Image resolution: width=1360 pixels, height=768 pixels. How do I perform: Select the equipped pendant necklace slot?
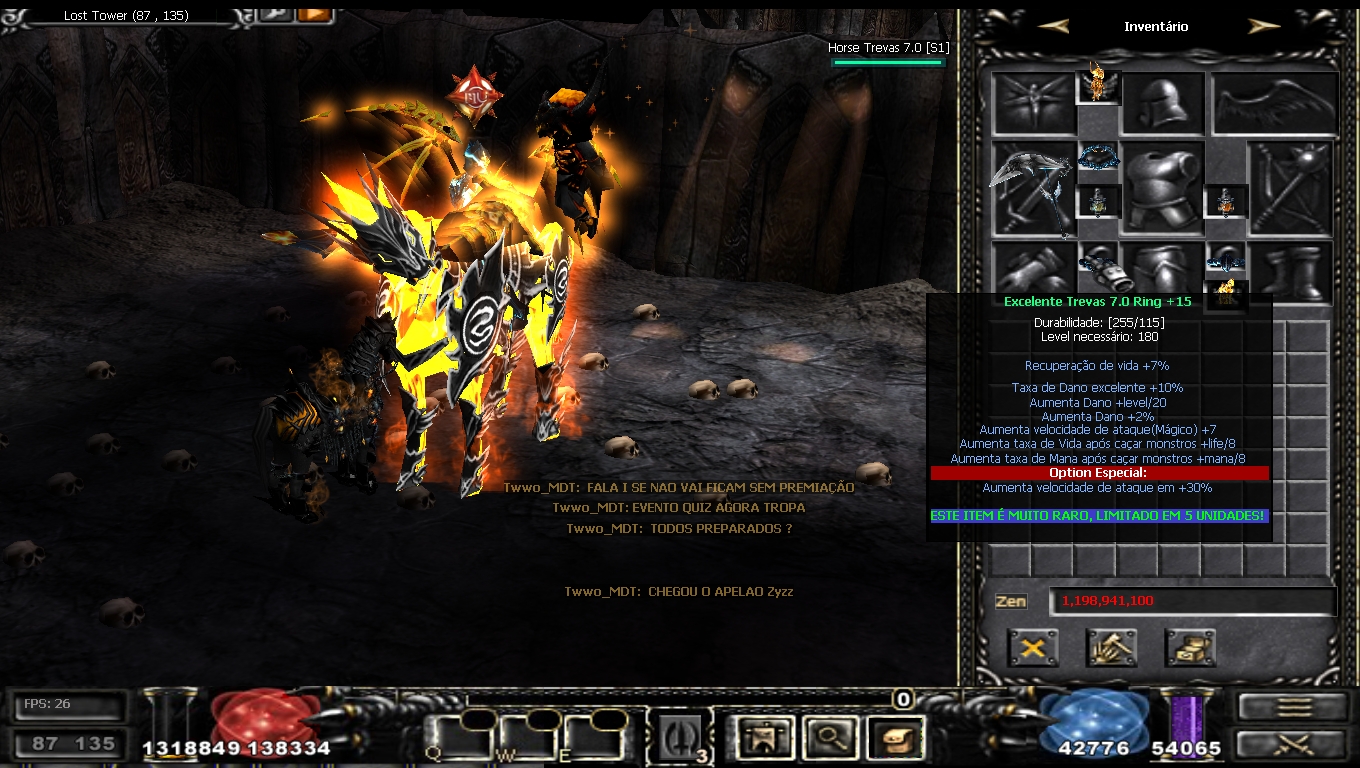point(1098,157)
